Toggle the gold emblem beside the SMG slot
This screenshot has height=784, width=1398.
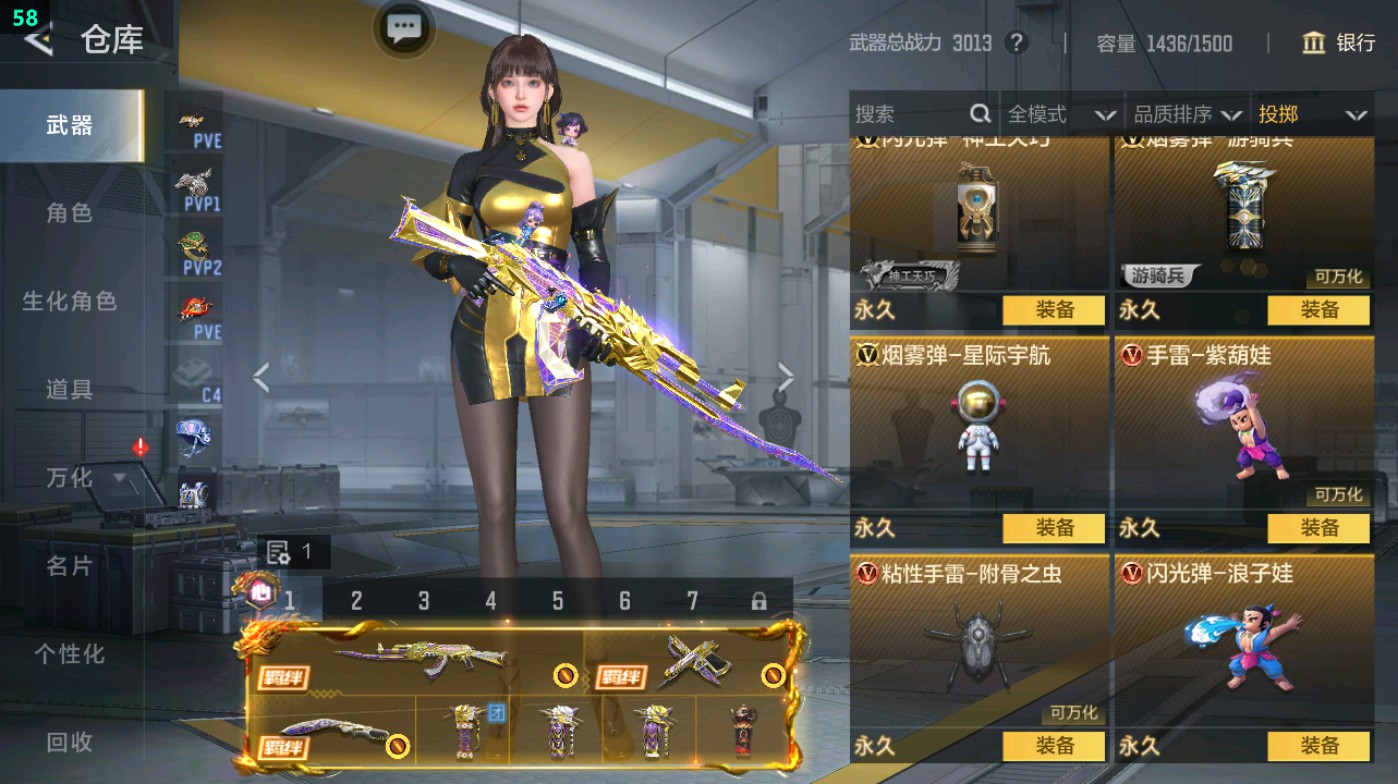(x=773, y=675)
